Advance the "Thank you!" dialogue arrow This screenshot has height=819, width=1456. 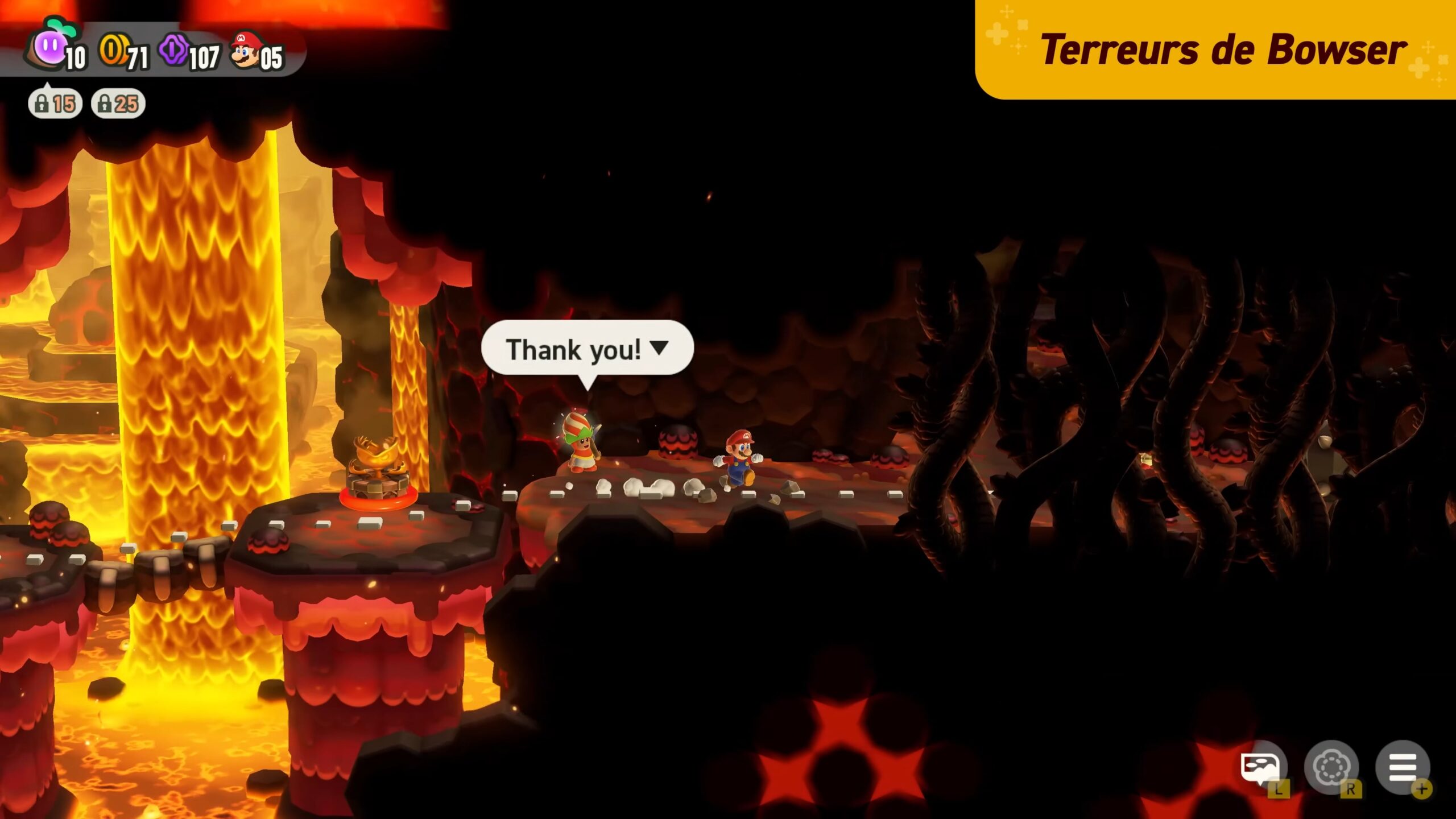click(x=659, y=348)
